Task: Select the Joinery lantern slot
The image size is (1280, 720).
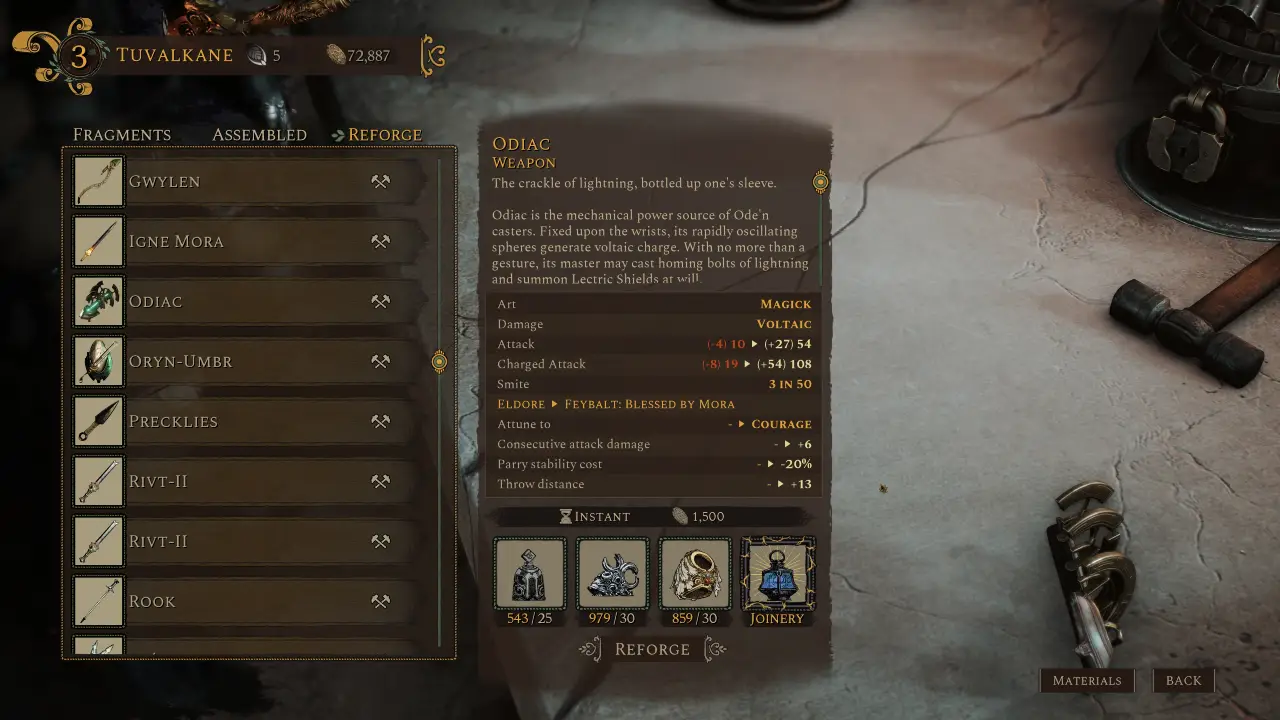Action: point(777,574)
